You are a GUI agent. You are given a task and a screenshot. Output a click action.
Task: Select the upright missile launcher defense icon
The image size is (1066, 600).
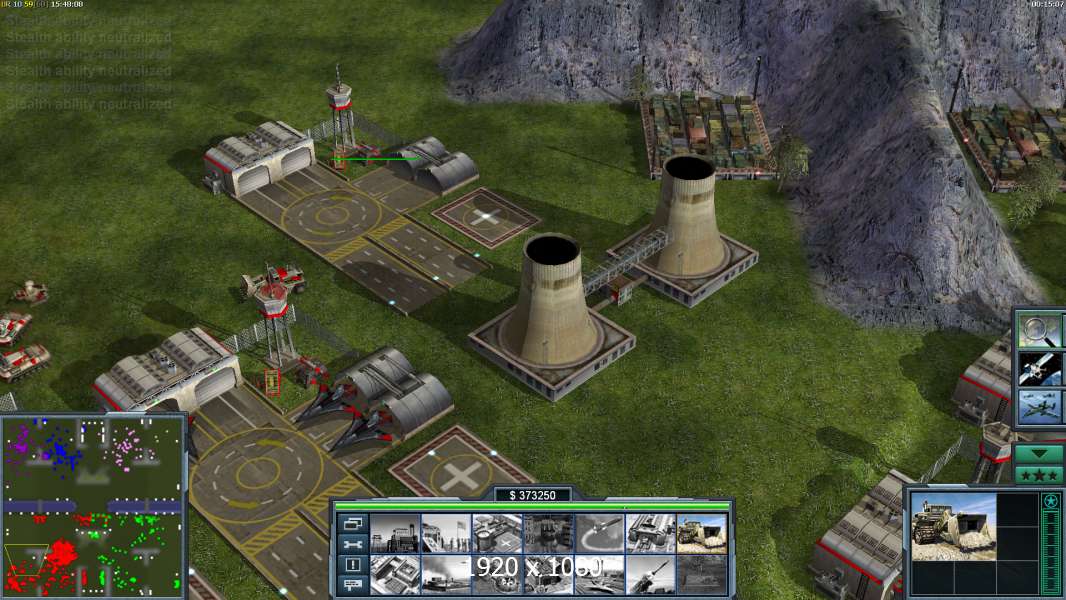(650, 574)
